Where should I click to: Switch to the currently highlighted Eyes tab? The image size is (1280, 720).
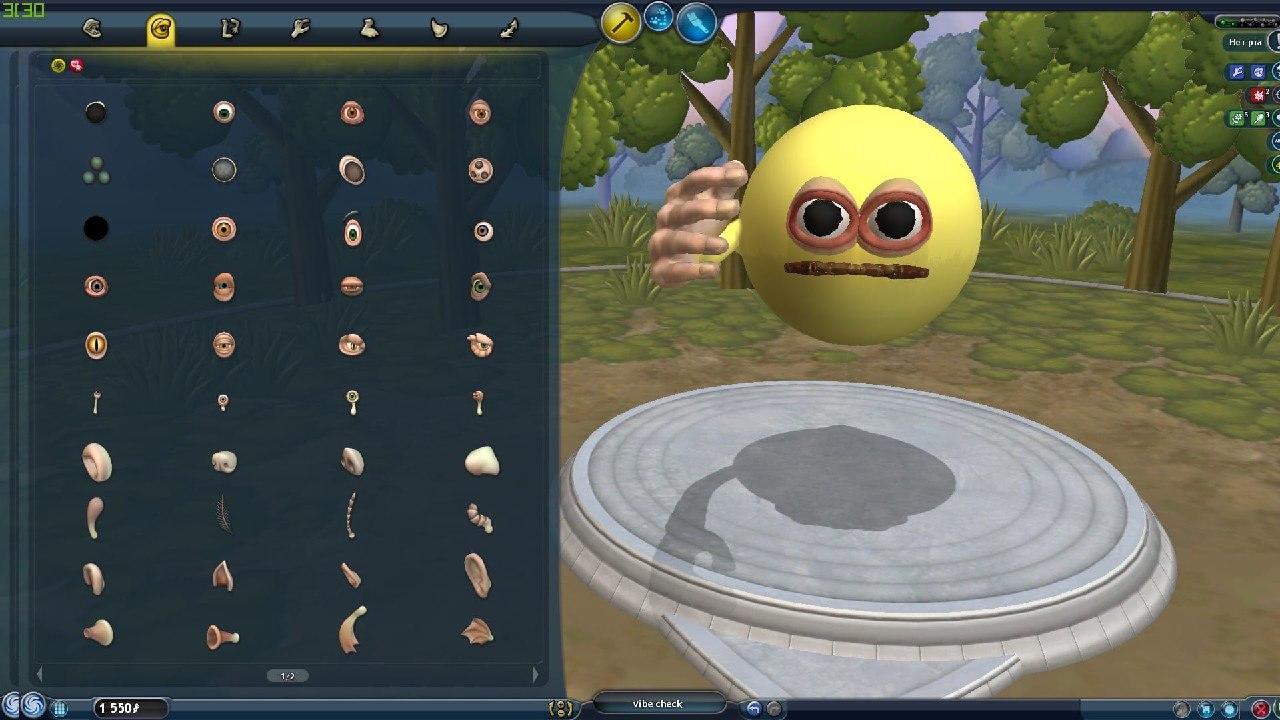click(160, 30)
